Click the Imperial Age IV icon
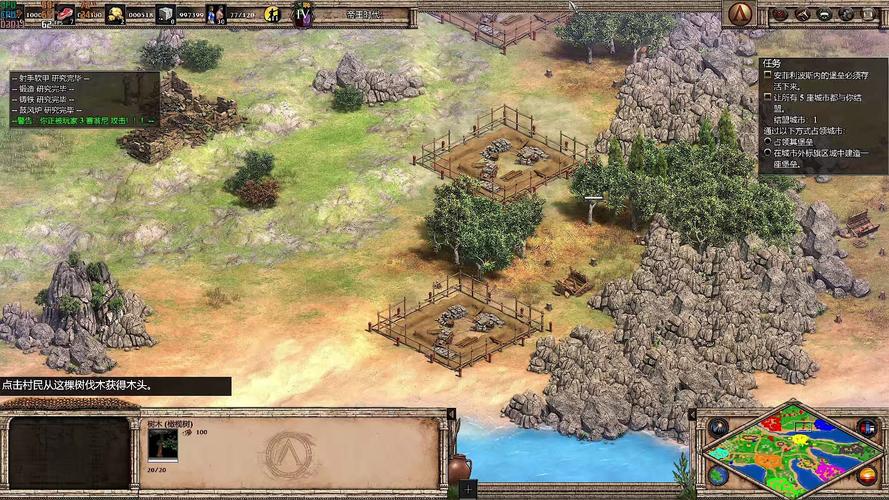 pos(300,14)
